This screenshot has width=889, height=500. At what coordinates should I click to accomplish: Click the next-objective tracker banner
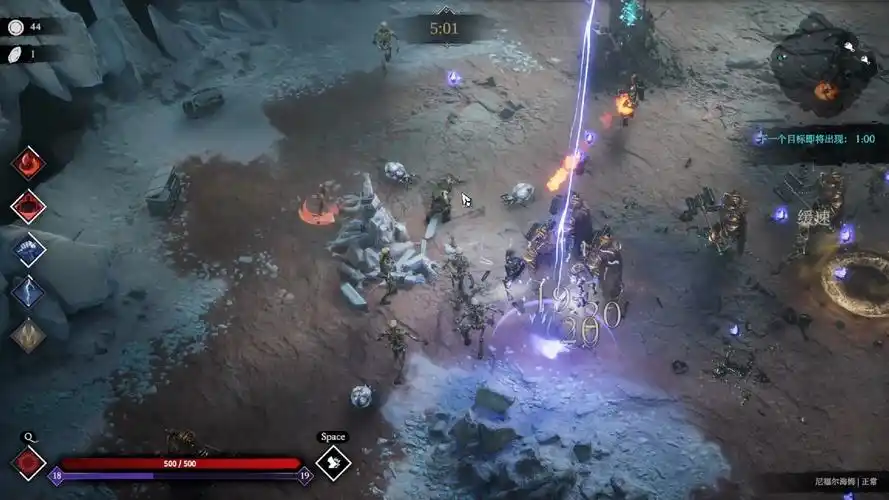(x=815, y=138)
